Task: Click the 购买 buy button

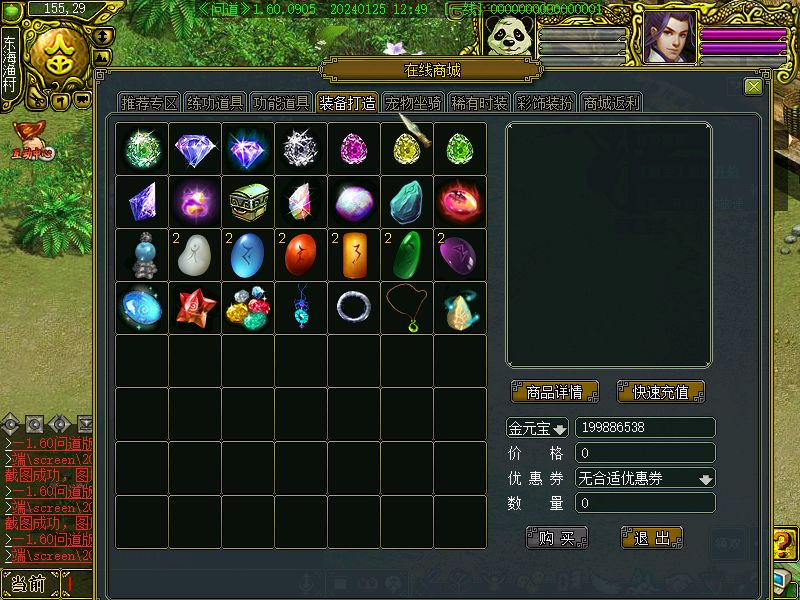Action: (557, 538)
